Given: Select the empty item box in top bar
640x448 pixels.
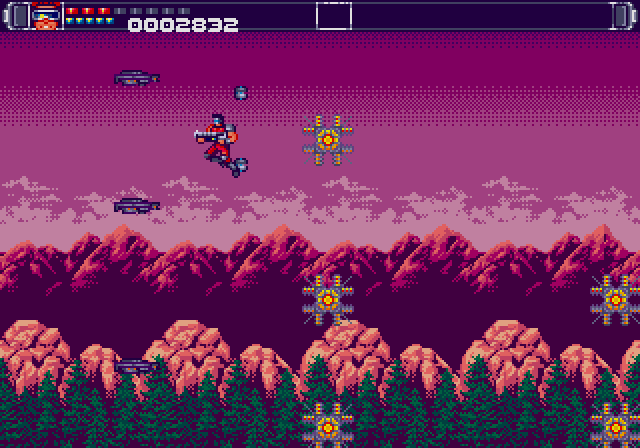Looking at the screenshot, I should 334,16.
